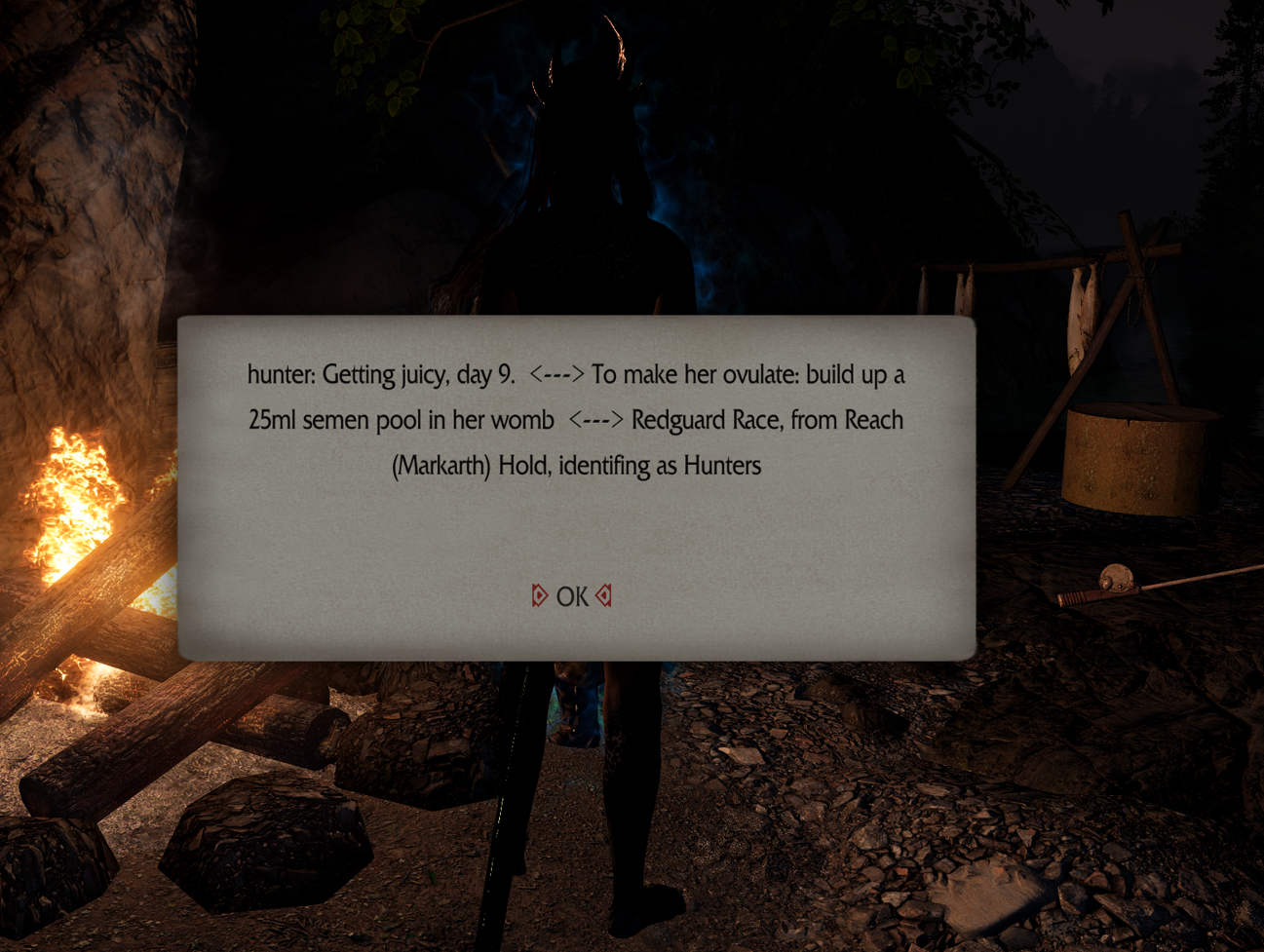1264x952 pixels.
Task: Select the red arrow glyph left of OK
Action: tap(539, 595)
